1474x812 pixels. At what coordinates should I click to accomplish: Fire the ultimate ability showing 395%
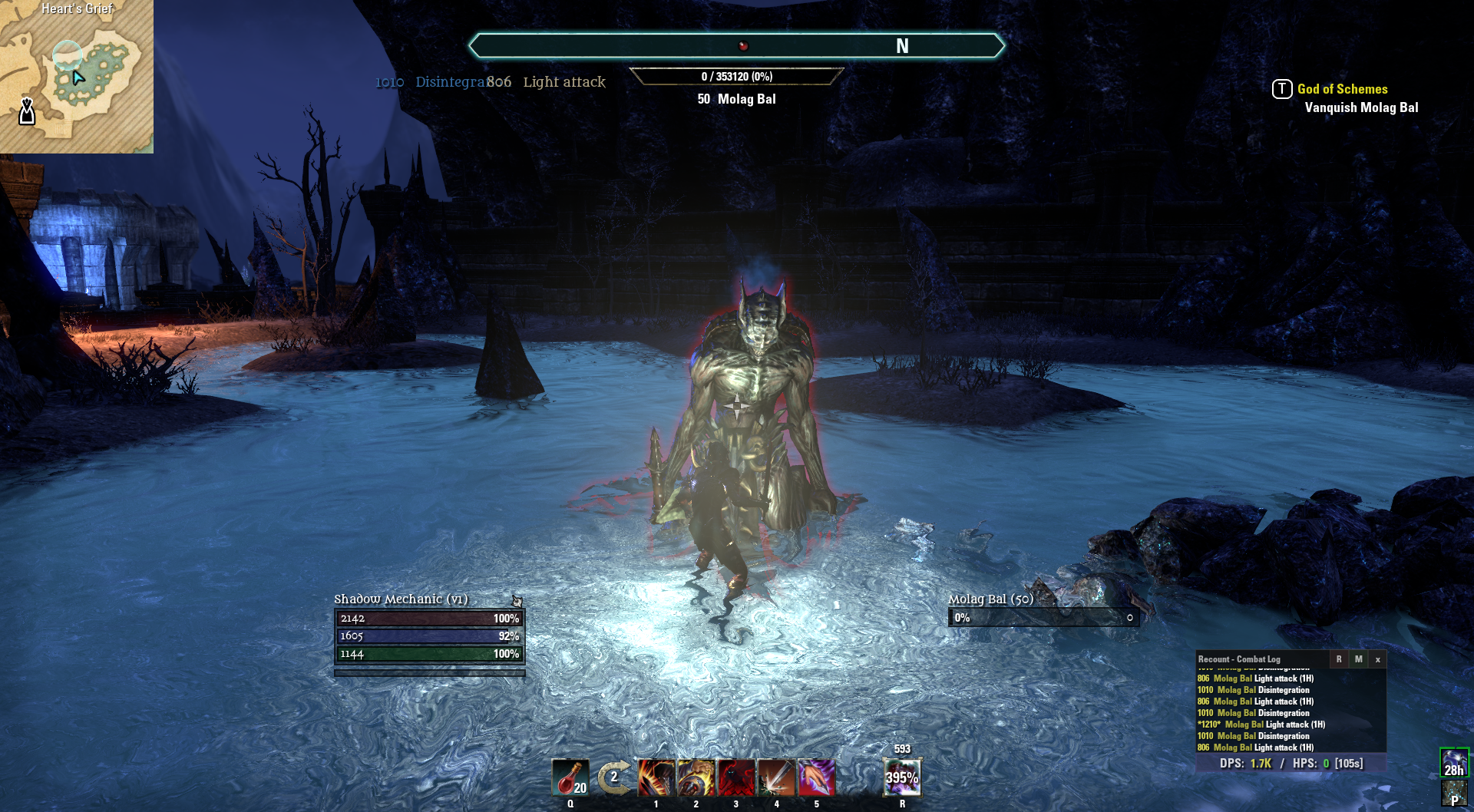(902, 777)
